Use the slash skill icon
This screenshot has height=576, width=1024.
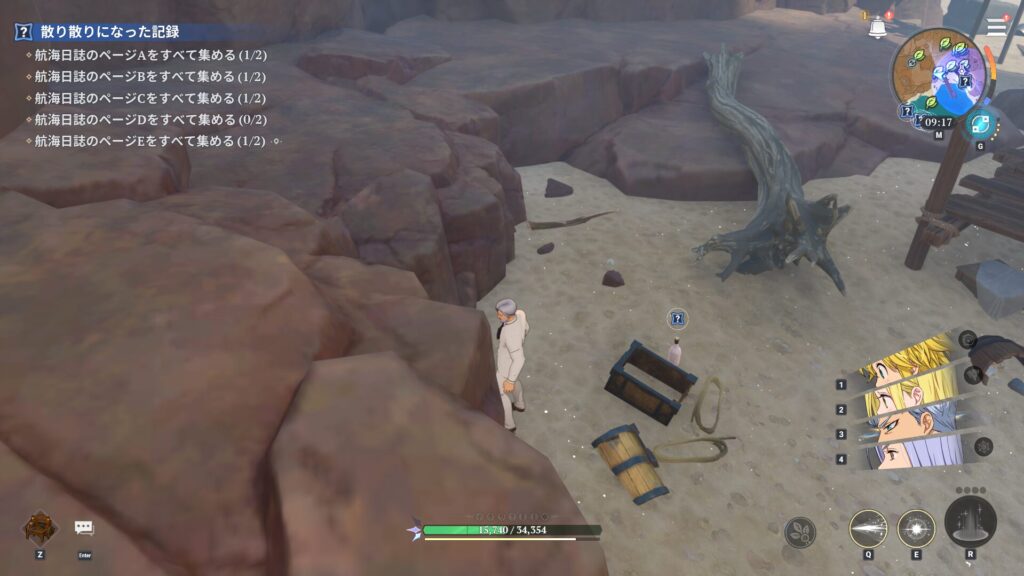coord(868,528)
